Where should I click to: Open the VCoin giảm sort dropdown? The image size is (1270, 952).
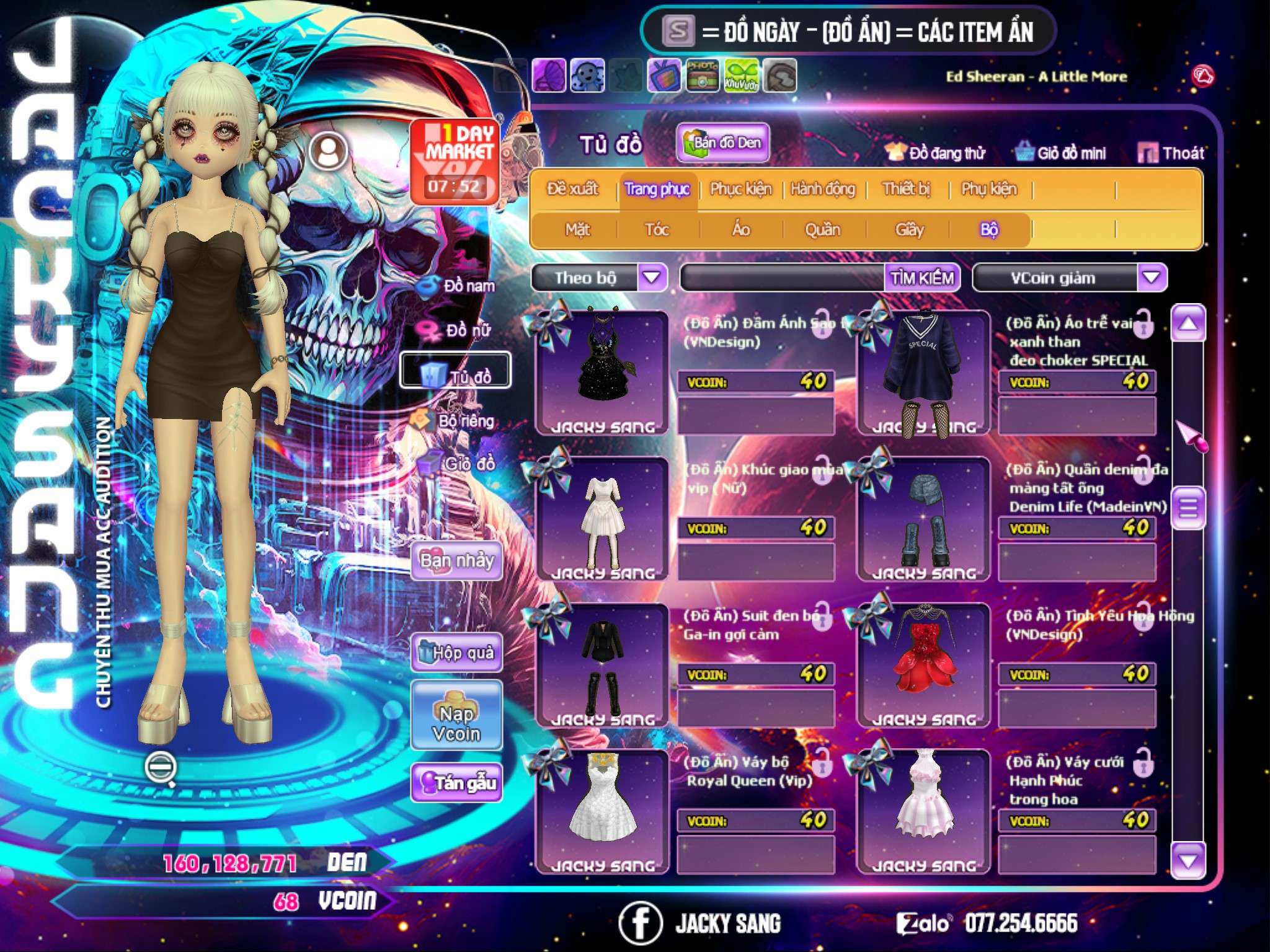point(1152,277)
